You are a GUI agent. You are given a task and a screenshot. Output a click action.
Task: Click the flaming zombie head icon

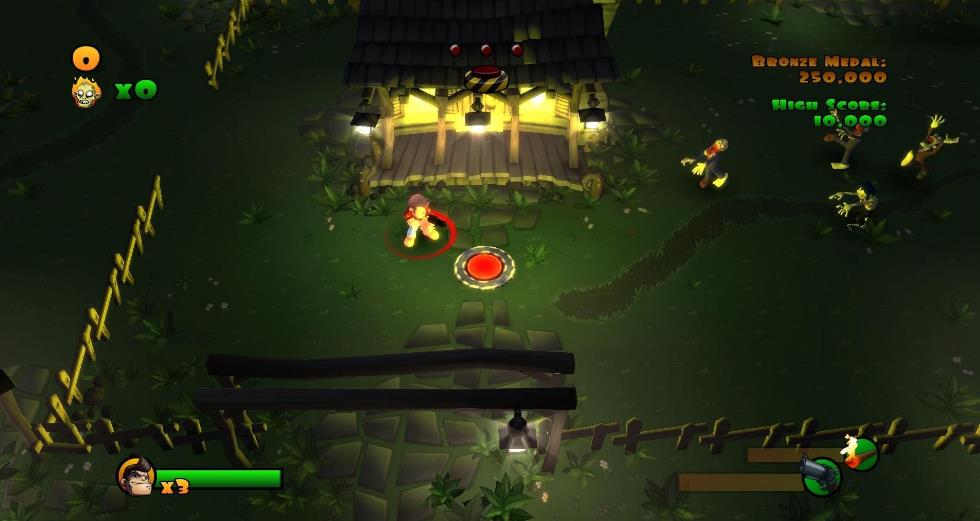pyautogui.click(x=87, y=92)
